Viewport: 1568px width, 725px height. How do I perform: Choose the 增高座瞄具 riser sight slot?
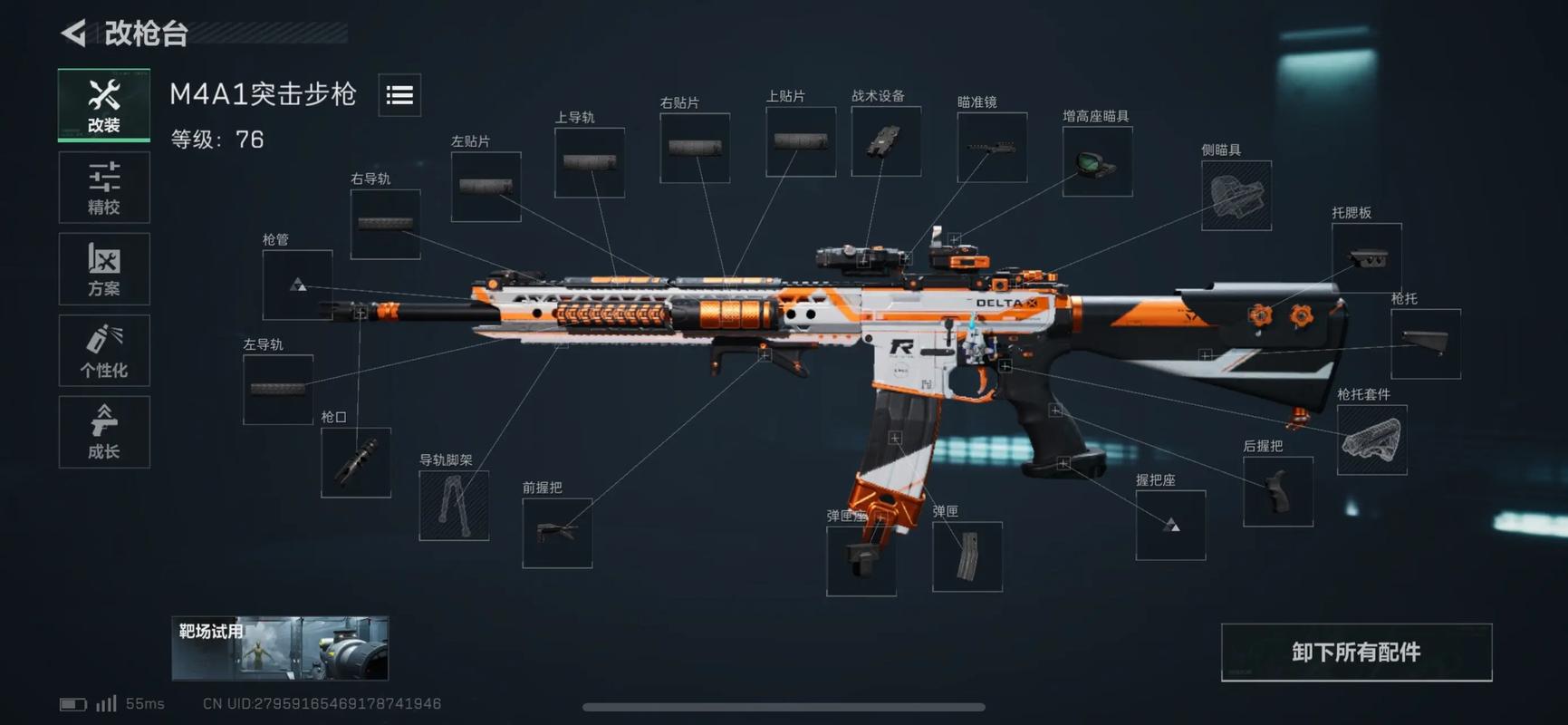tap(1097, 161)
